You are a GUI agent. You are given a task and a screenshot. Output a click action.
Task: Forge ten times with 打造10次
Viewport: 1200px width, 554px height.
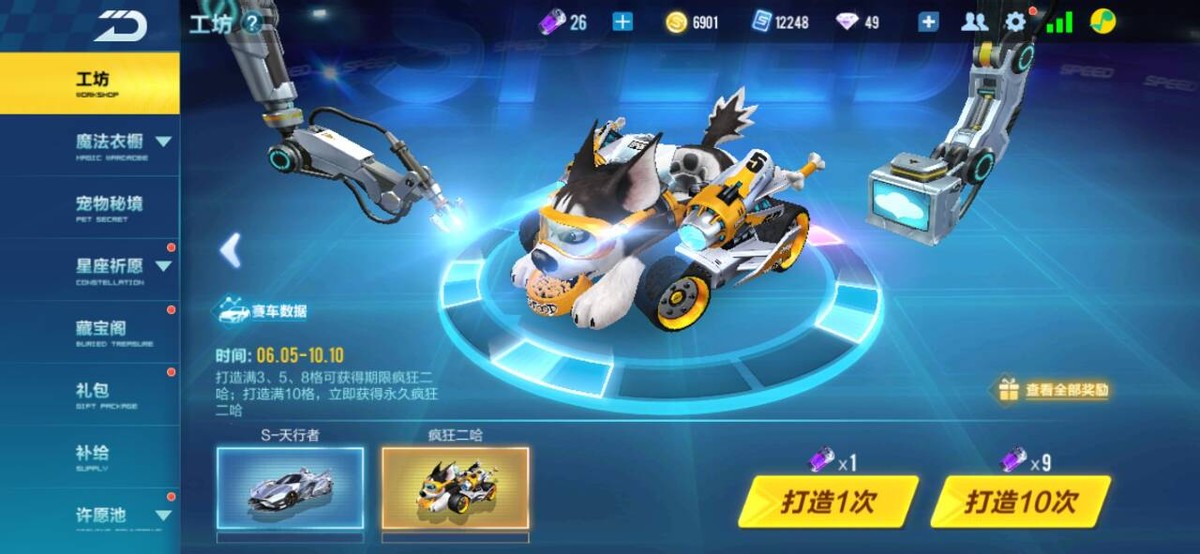(x=1020, y=502)
